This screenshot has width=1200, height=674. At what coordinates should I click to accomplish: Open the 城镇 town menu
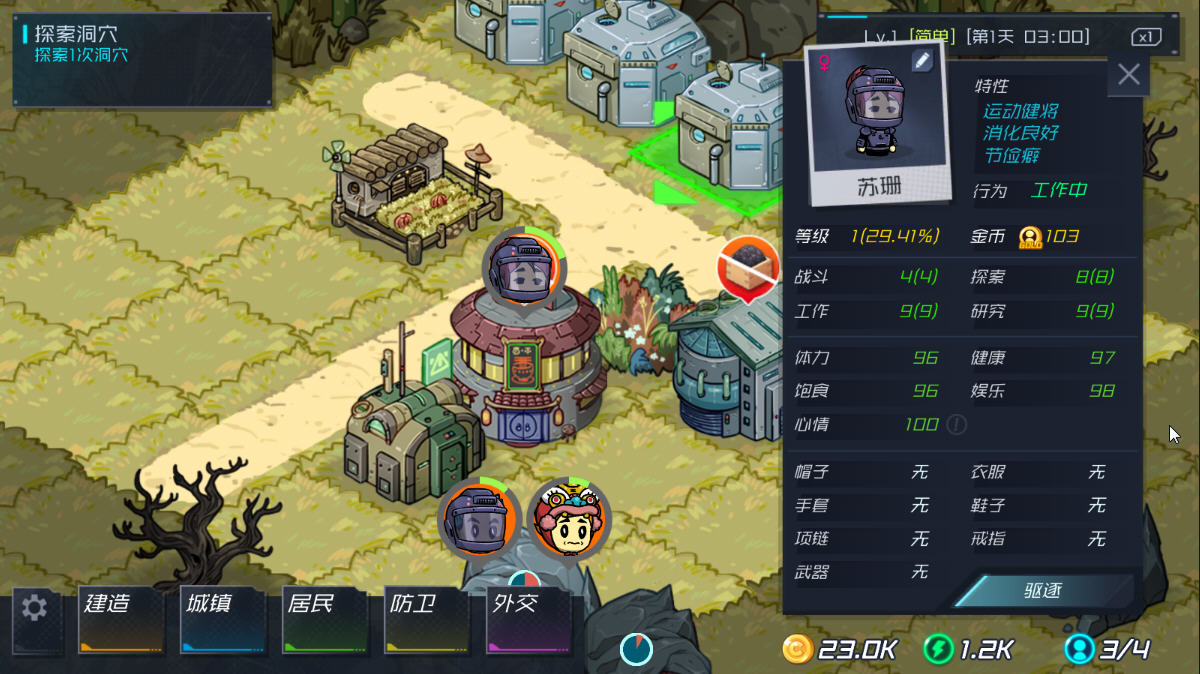pyautogui.click(x=224, y=619)
